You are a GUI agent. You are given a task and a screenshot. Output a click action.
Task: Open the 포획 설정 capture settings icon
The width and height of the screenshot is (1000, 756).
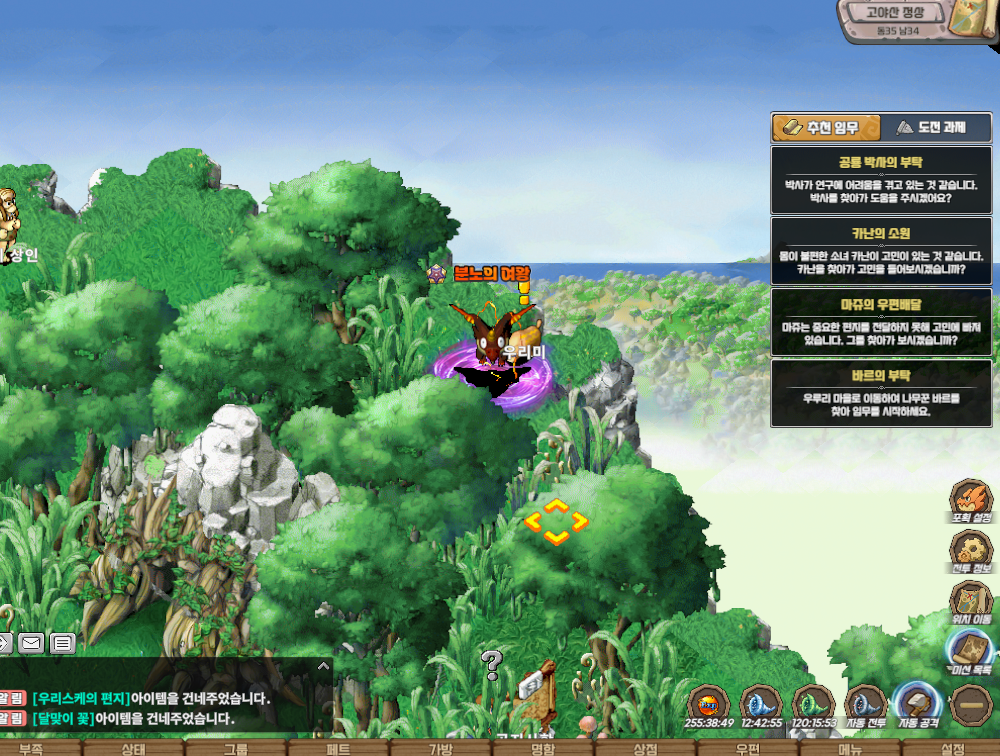click(970, 498)
